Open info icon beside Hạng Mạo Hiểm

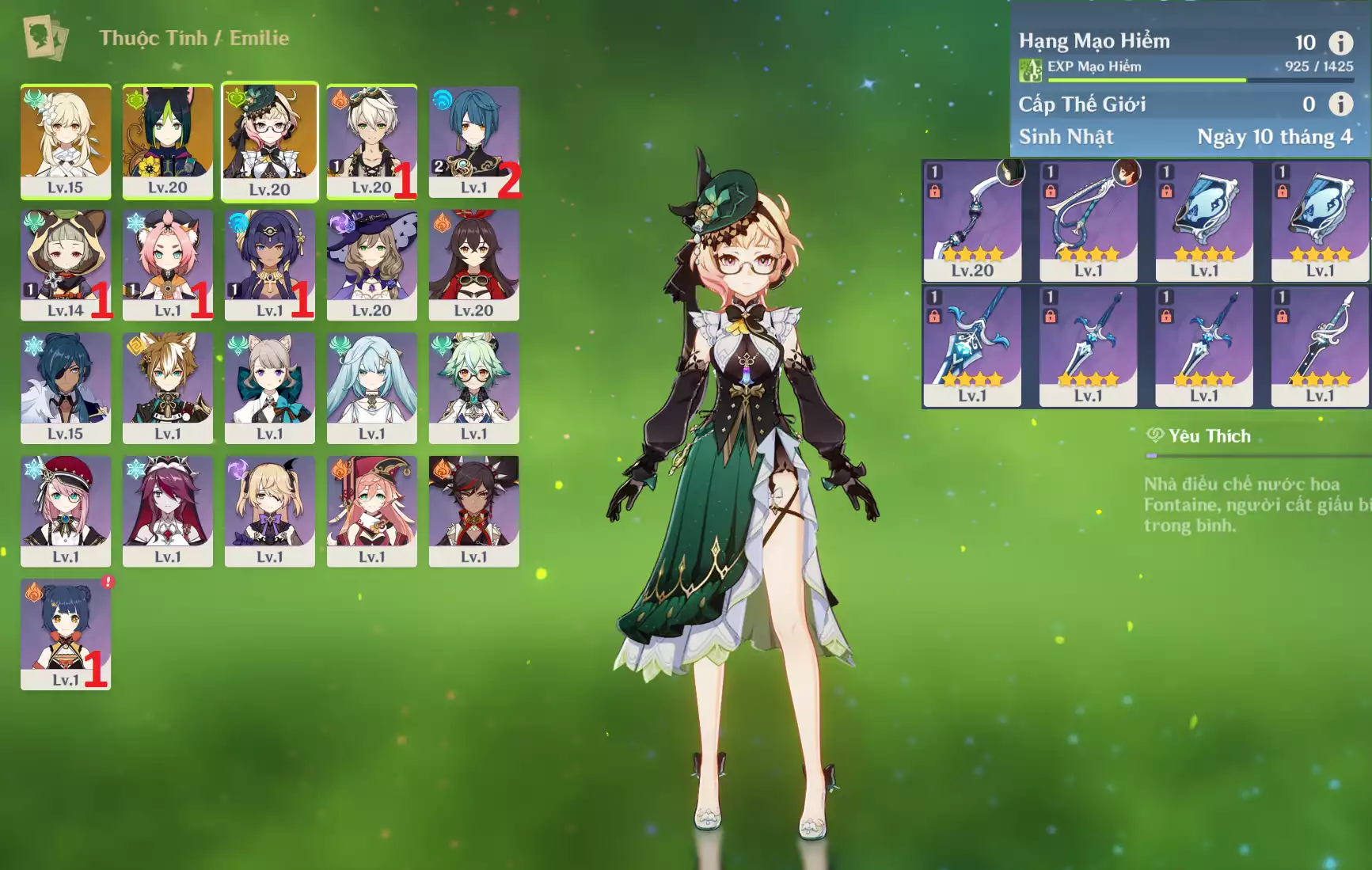pos(1340,43)
